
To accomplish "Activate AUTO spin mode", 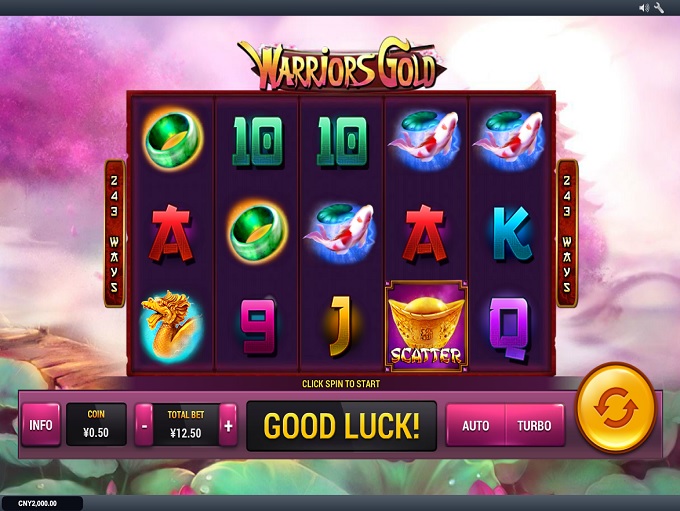I will (x=476, y=425).
